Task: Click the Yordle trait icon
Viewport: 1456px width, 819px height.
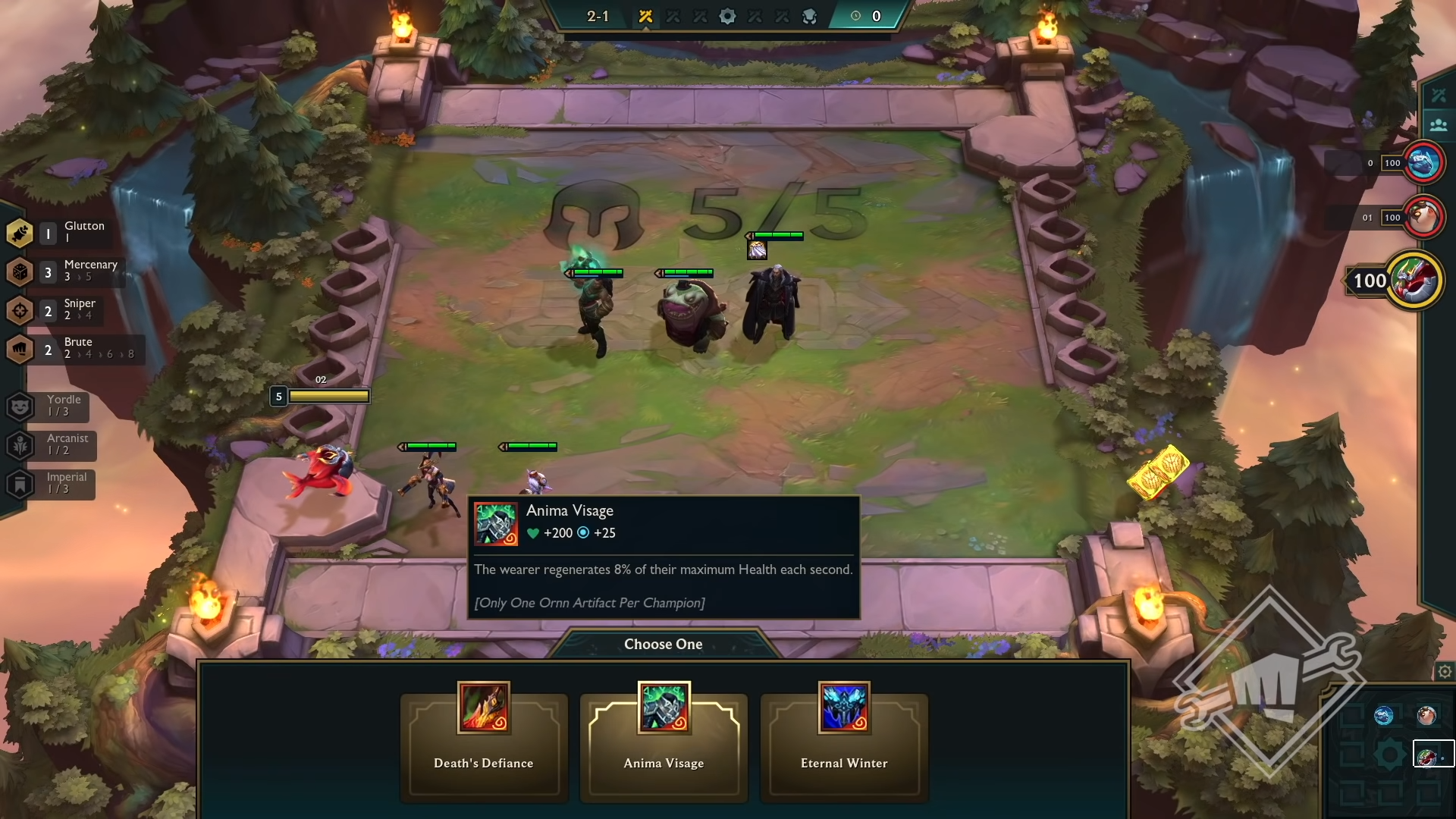Action: click(20, 407)
